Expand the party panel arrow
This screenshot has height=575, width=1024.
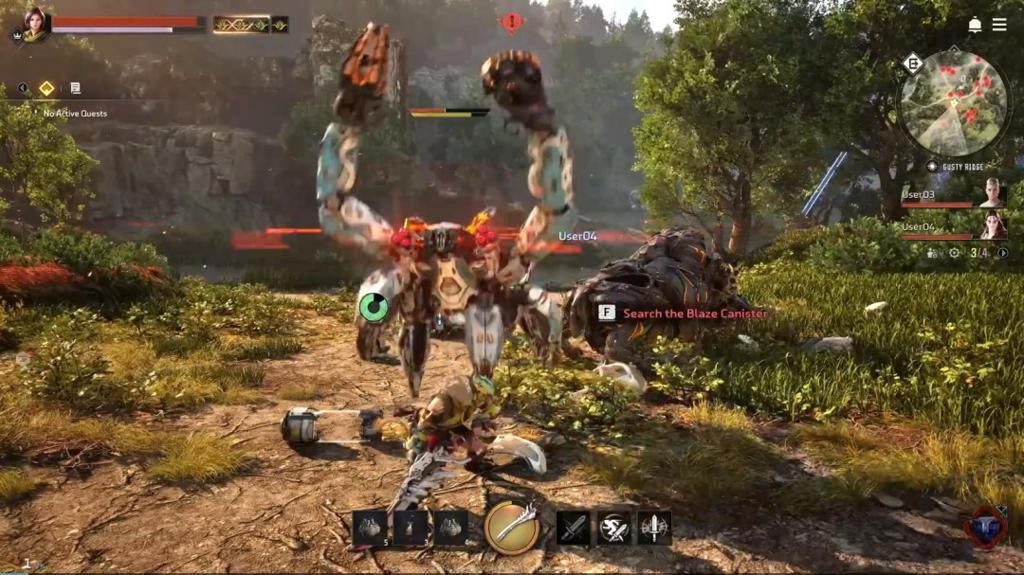click(1003, 253)
